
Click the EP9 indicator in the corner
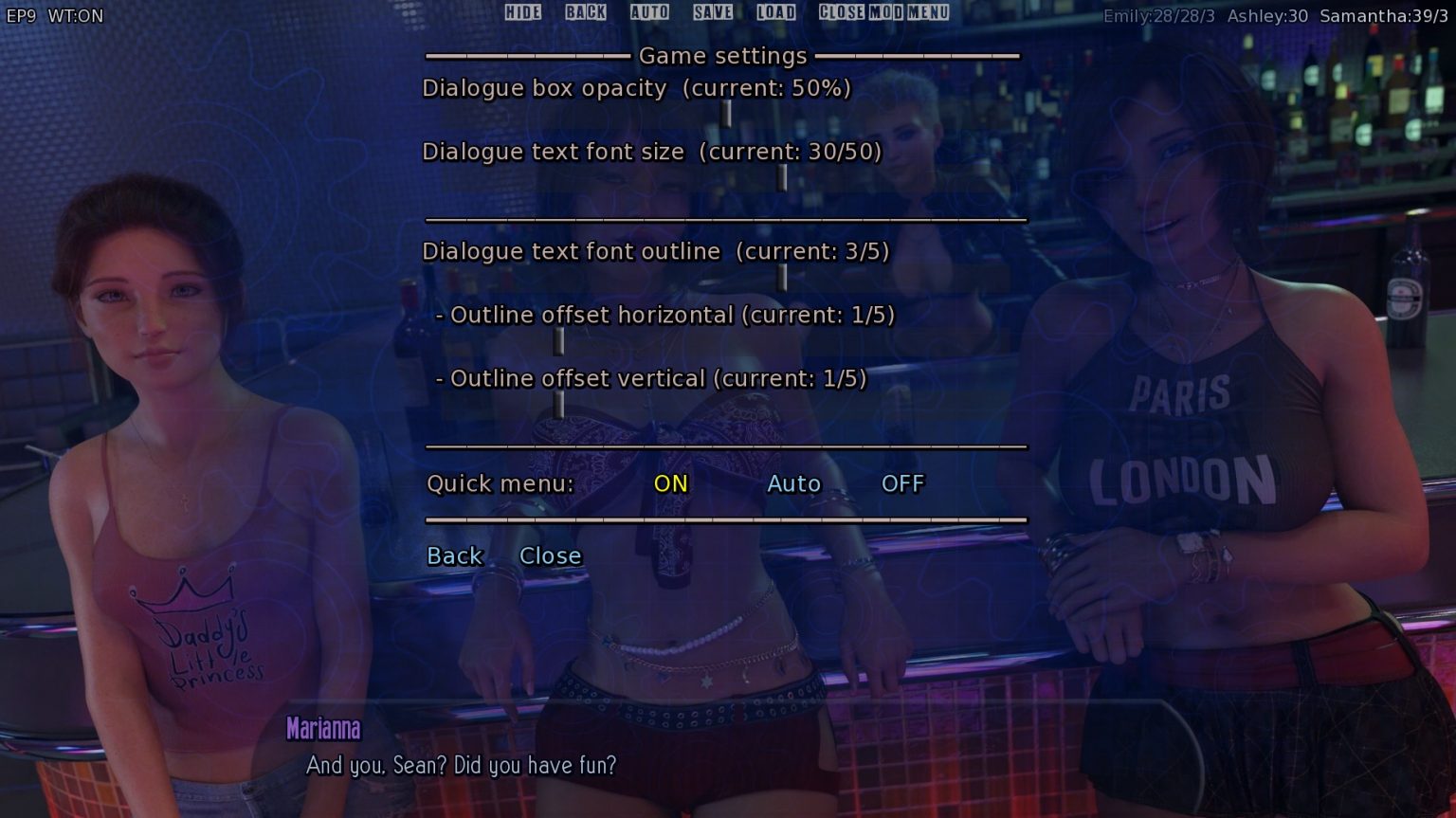coord(21,15)
